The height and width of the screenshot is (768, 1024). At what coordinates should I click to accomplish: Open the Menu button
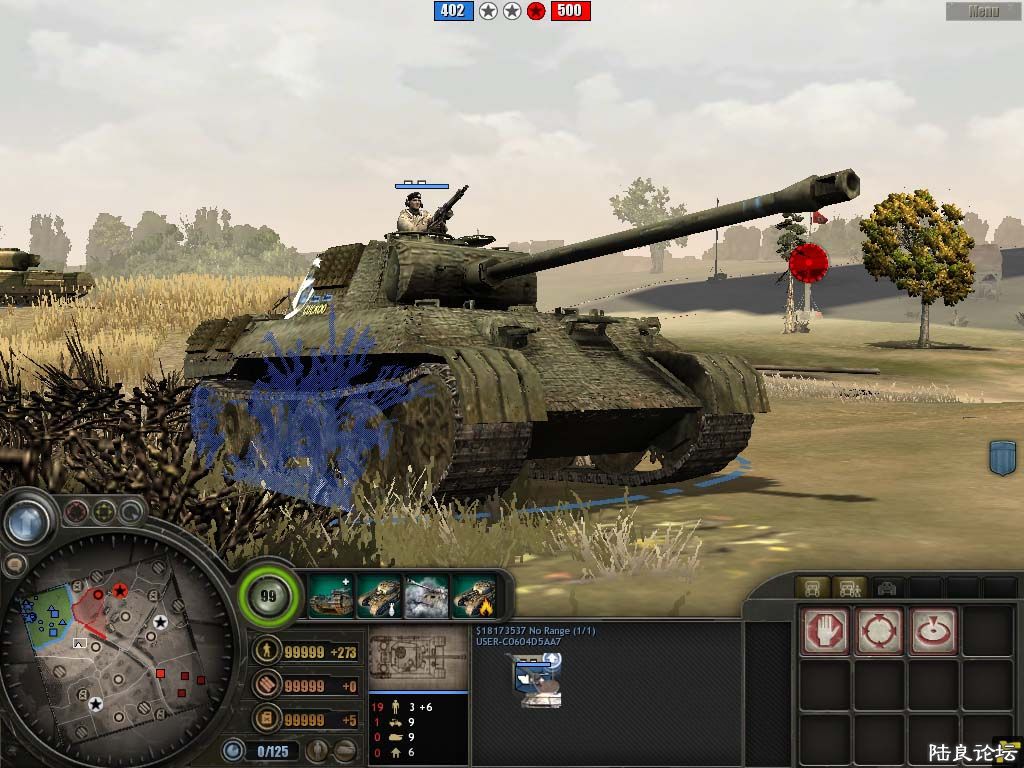984,12
